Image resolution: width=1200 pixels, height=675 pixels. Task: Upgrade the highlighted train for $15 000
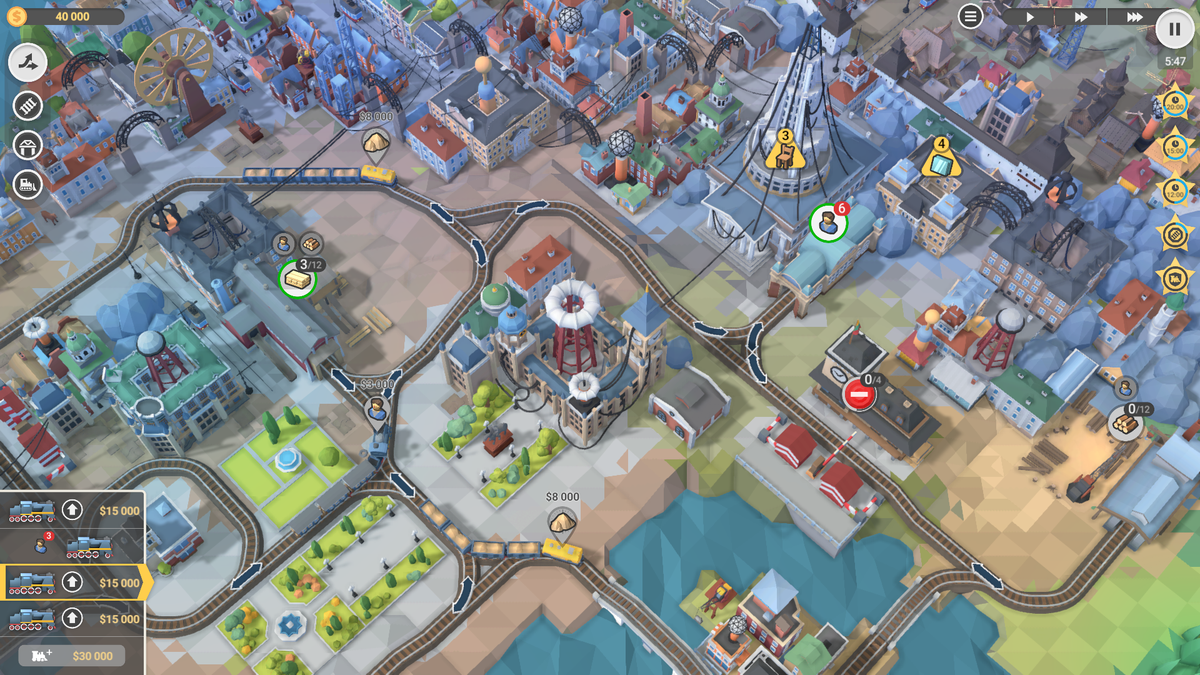coord(72,582)
